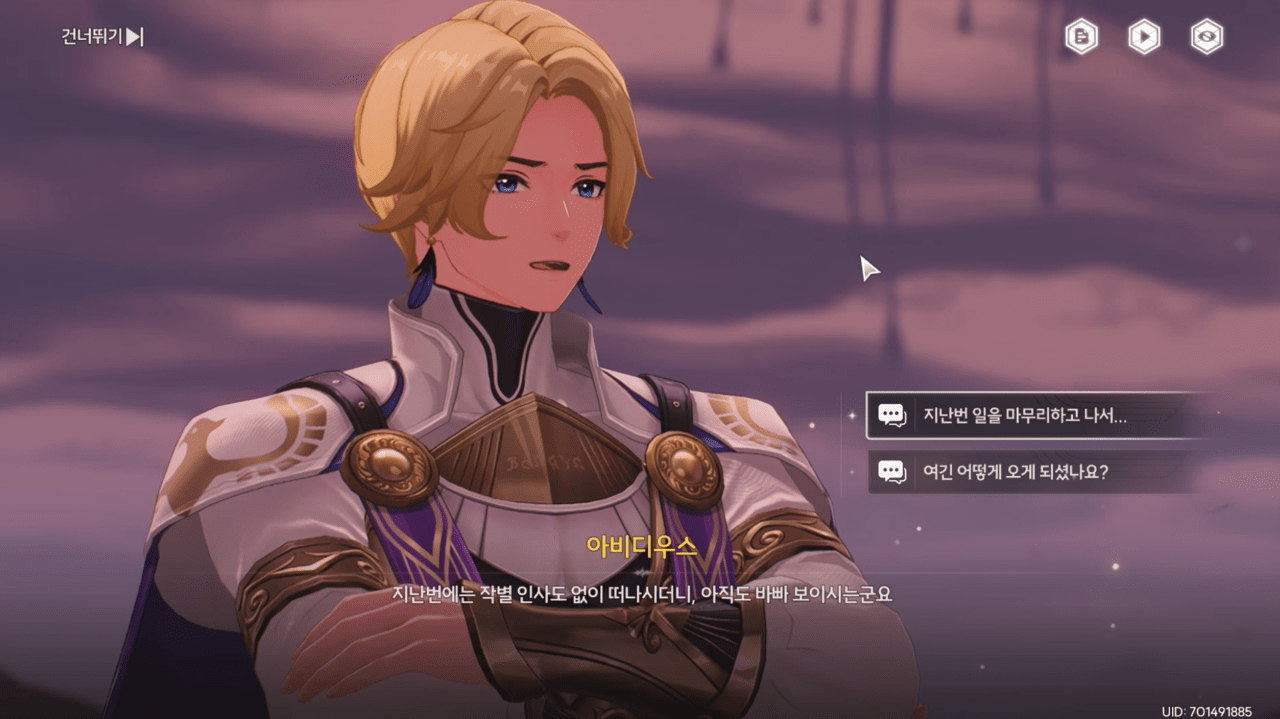
Task: Open the dialogue log icon
Action: tap(1081, 37)
